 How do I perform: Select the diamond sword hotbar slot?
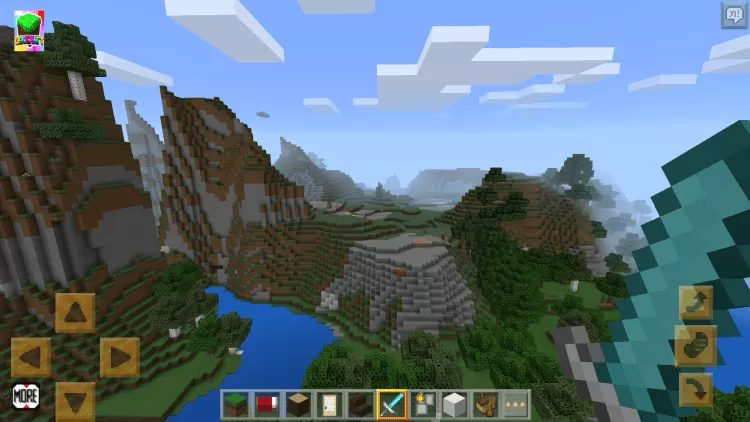(391, 404)
